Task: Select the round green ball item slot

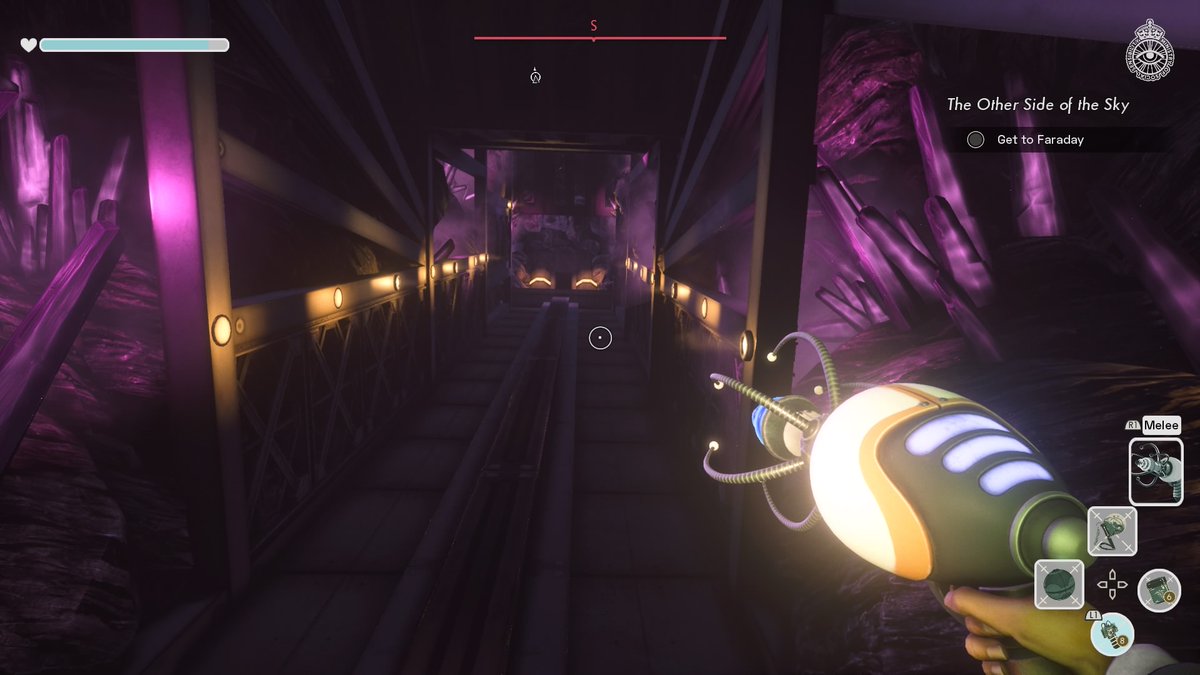Action: click(1058, 584)
